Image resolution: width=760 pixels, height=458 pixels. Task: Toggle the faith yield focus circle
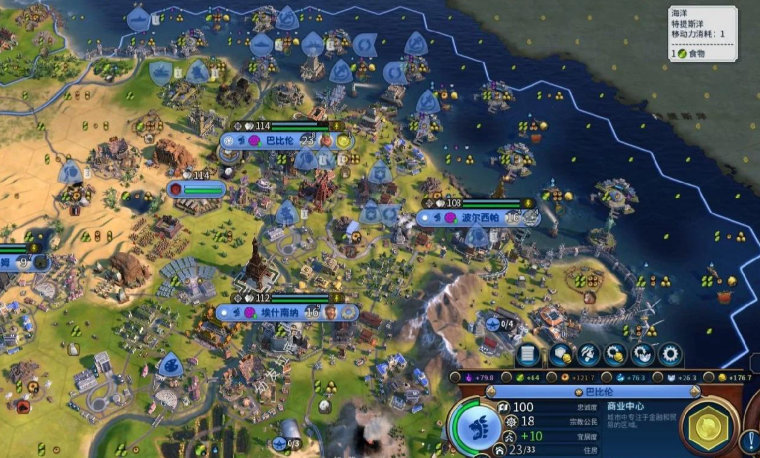pos(656,377)
